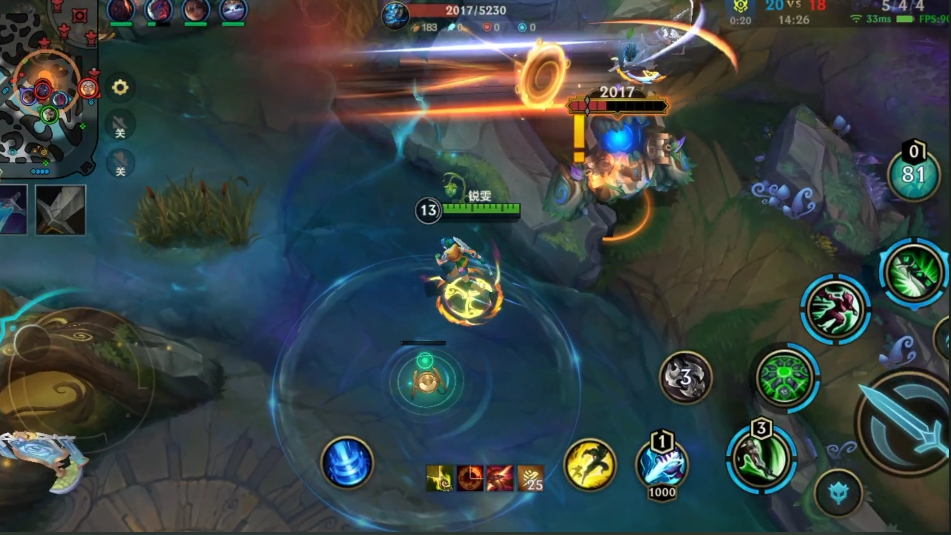Cast the green circular rune ability
The height and width of the screenshot is (535, 951).
point(785,378)
